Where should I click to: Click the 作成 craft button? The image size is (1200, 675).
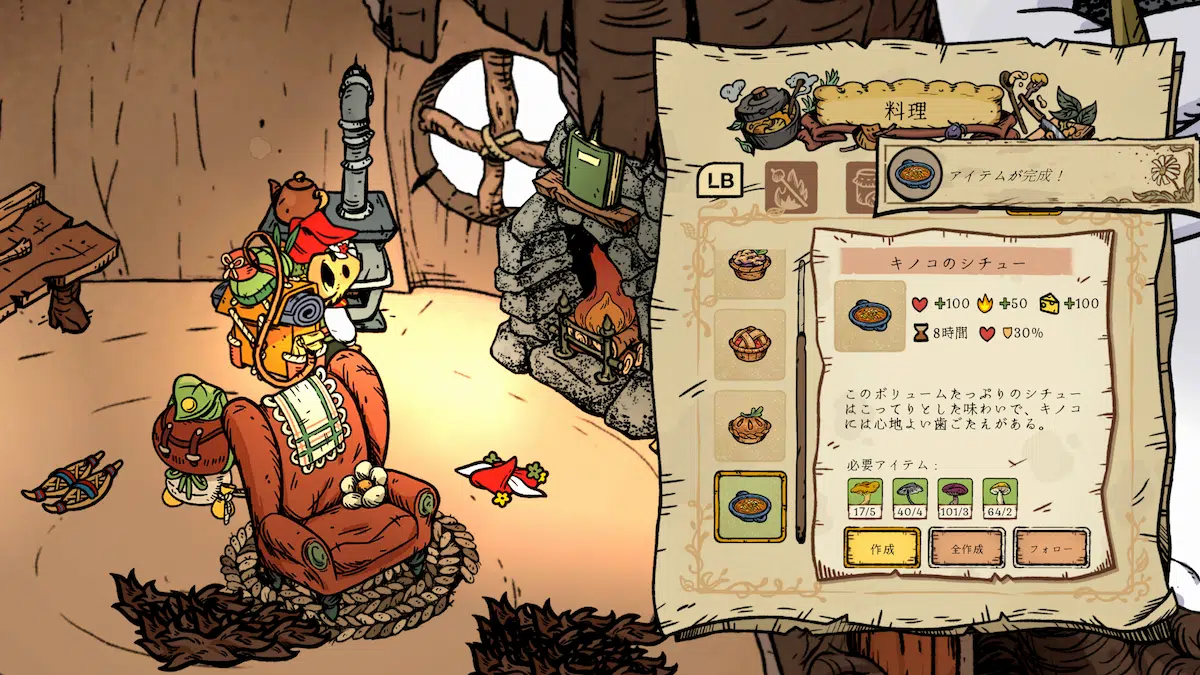coord(882,548)
